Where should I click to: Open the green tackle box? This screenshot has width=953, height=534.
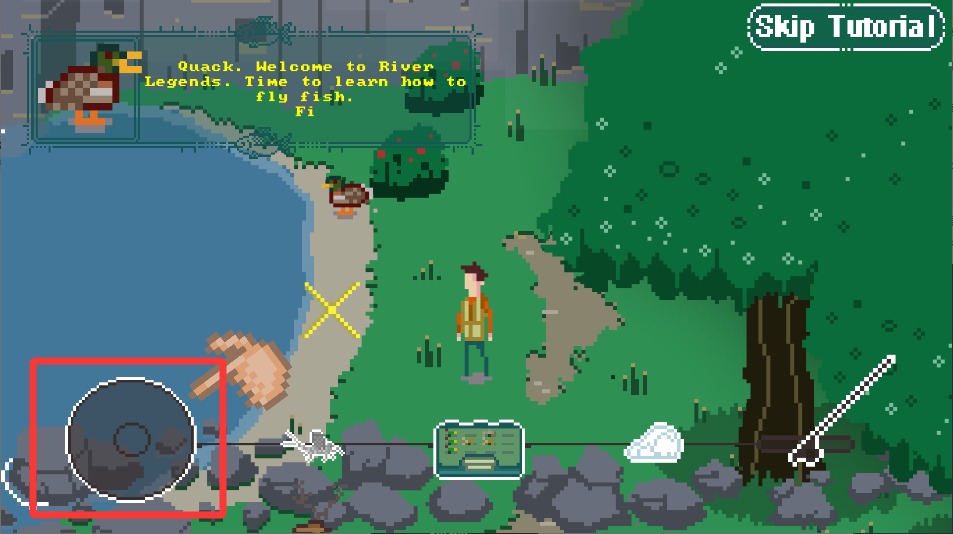479,448
